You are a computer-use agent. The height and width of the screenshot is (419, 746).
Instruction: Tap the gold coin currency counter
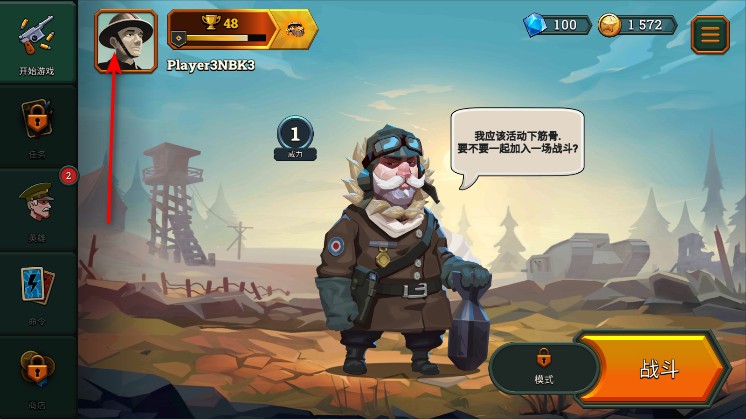pos(637,25)
